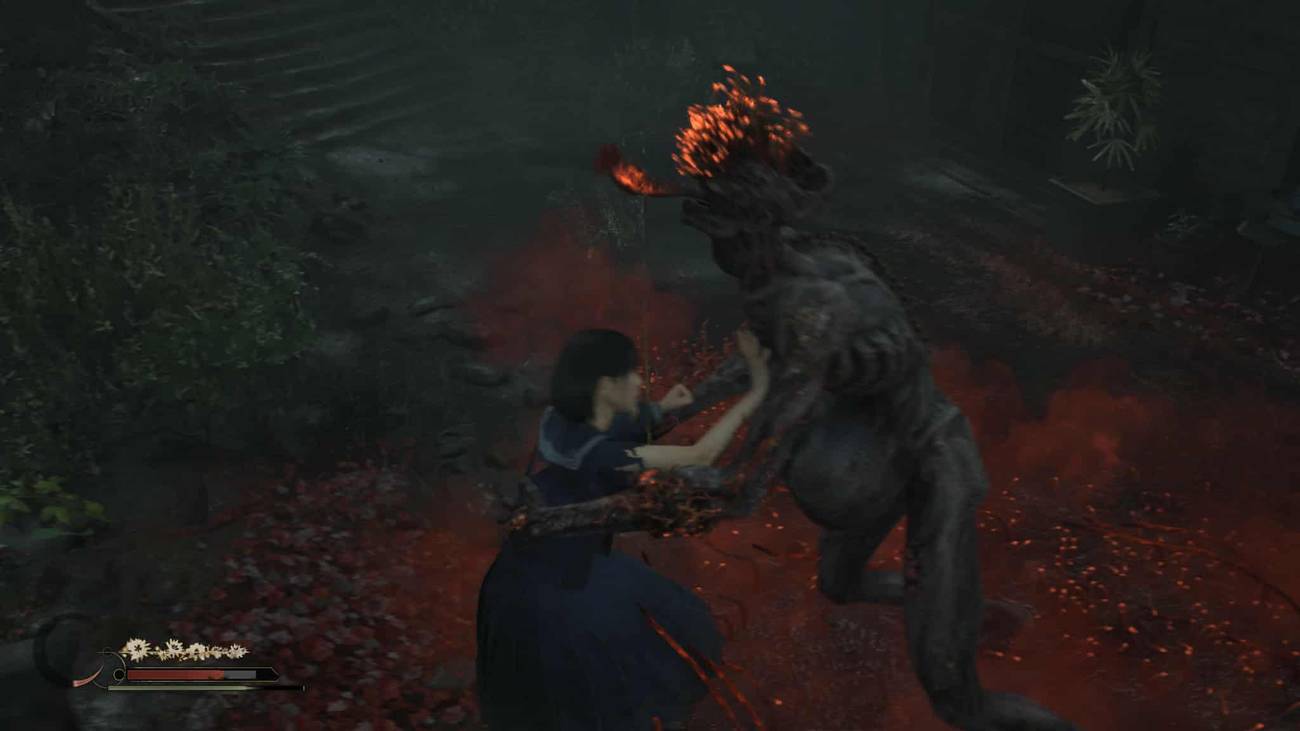Click the rightmost blossom icon on the HUD

click(x=235, y=650)
